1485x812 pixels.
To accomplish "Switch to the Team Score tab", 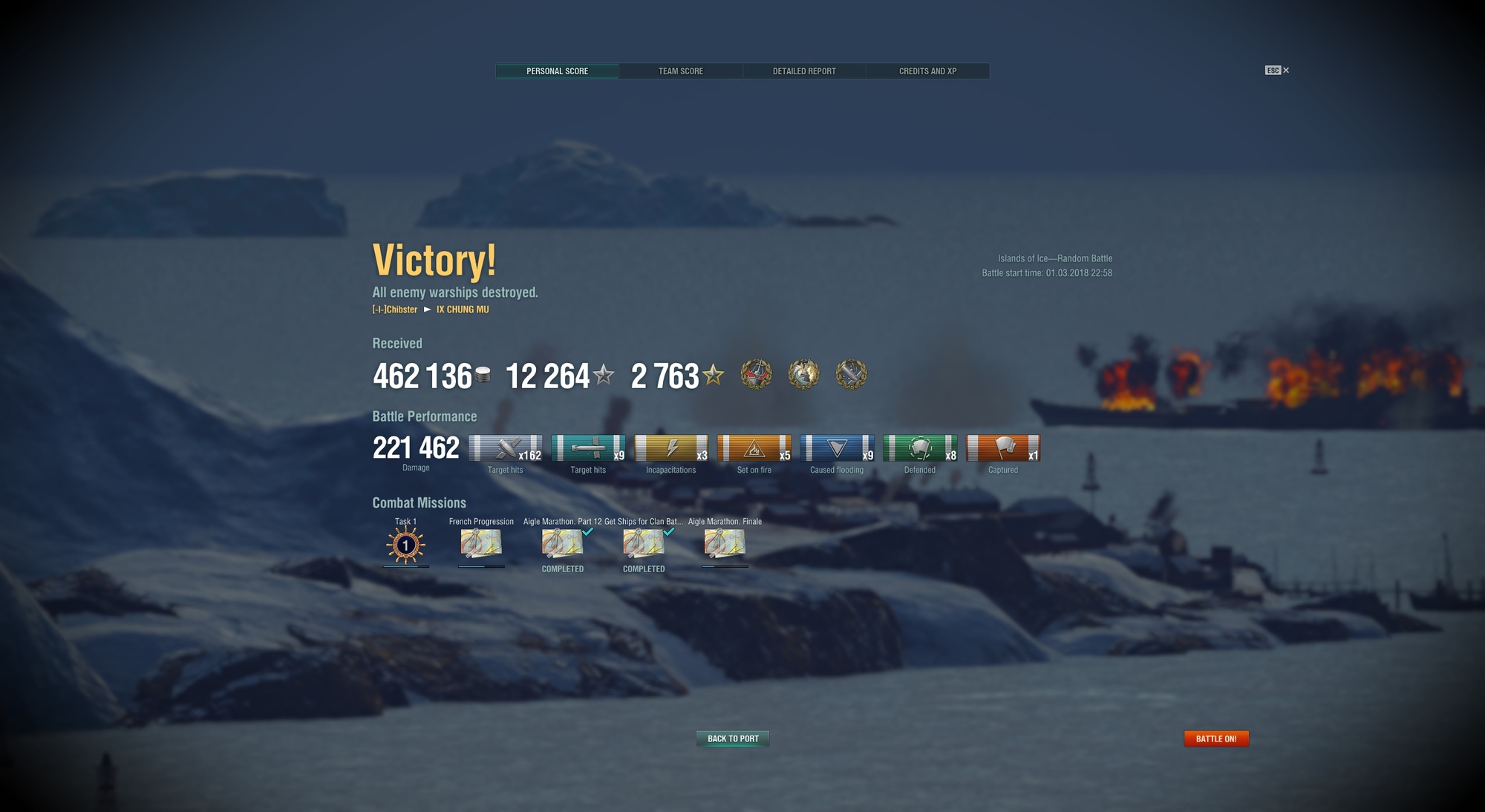I will [x=680, y=71].
